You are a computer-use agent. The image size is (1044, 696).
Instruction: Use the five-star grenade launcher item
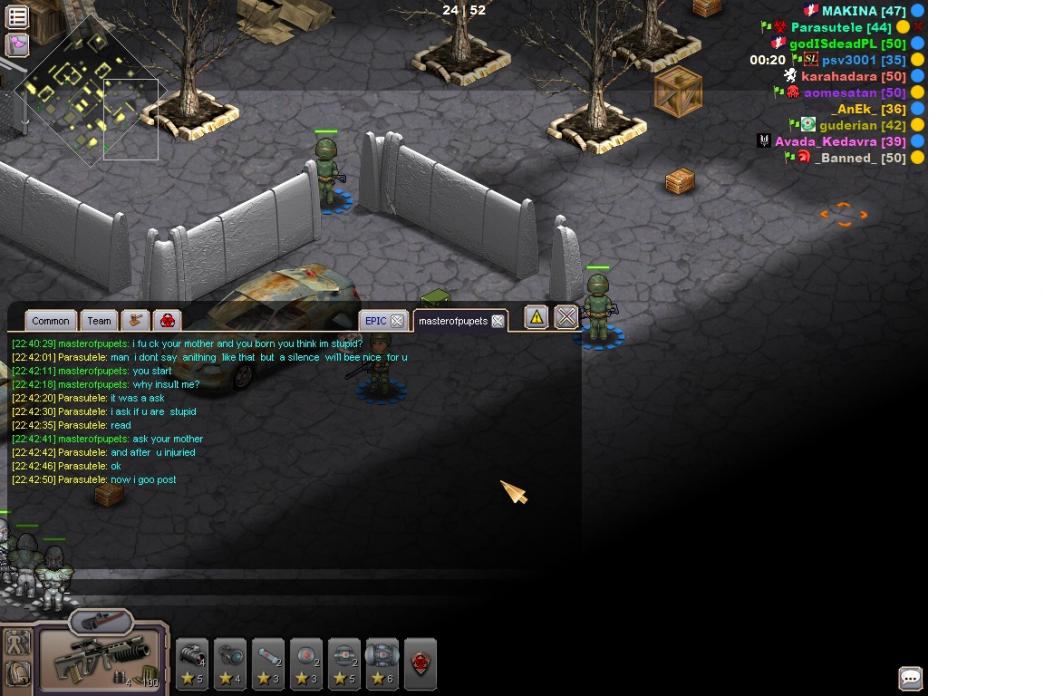192,664
